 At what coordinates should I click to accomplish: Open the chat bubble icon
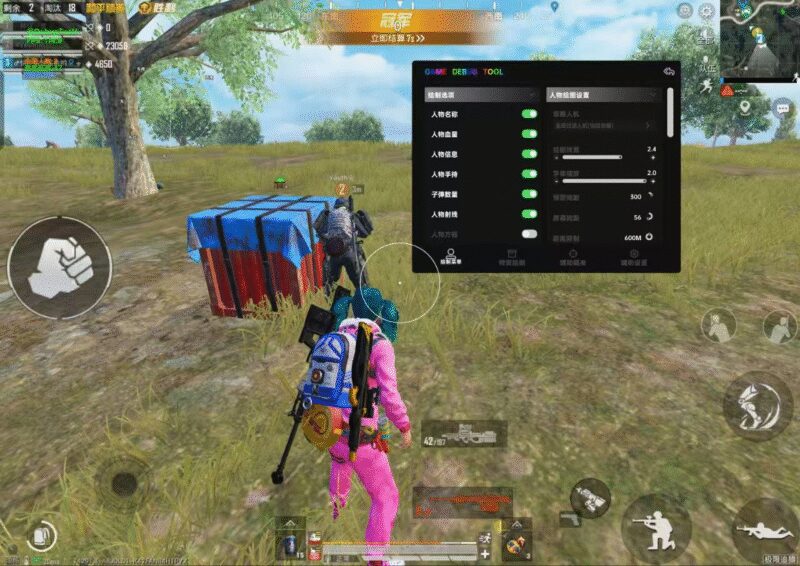point(782,106)
